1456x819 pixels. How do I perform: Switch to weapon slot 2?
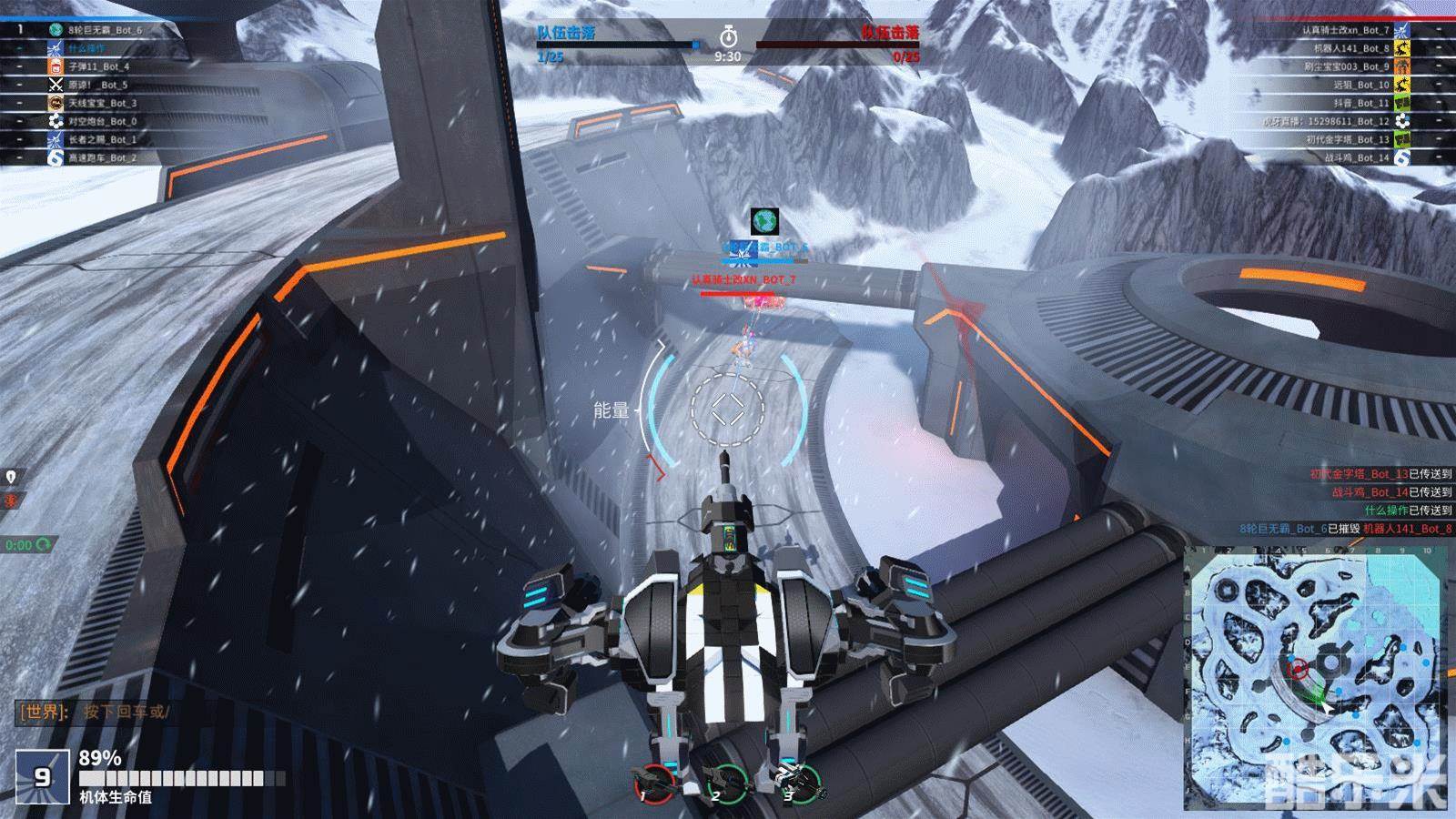[x=726, y=781]
